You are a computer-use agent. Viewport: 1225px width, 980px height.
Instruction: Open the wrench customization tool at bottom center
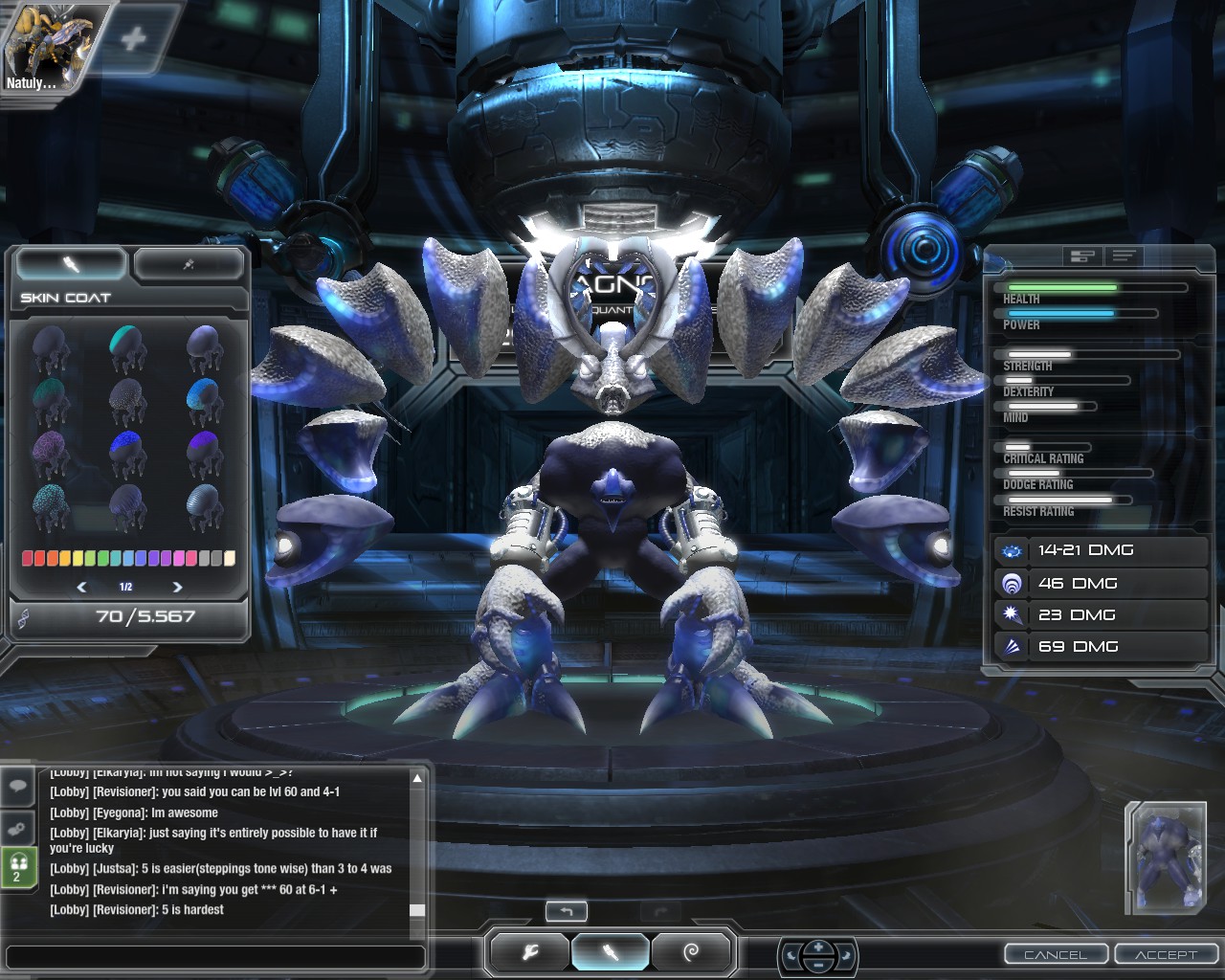527,952
